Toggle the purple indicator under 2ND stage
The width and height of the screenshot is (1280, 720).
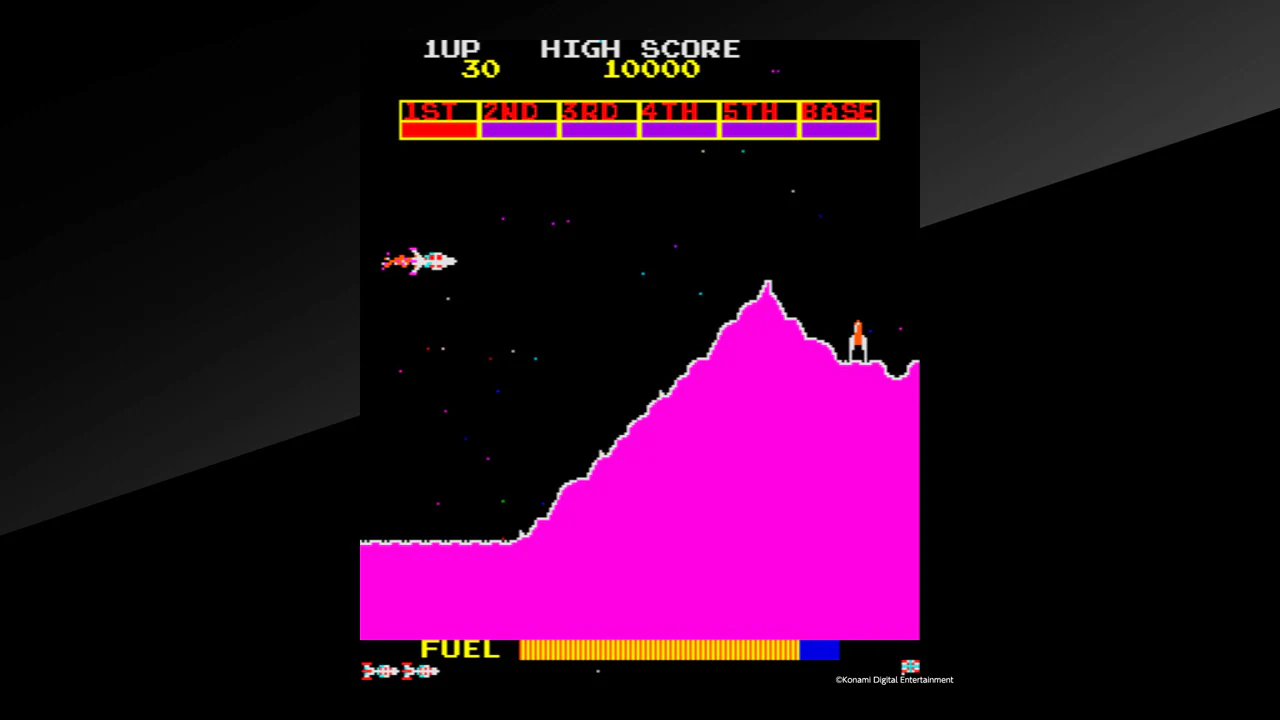[518, 129]
